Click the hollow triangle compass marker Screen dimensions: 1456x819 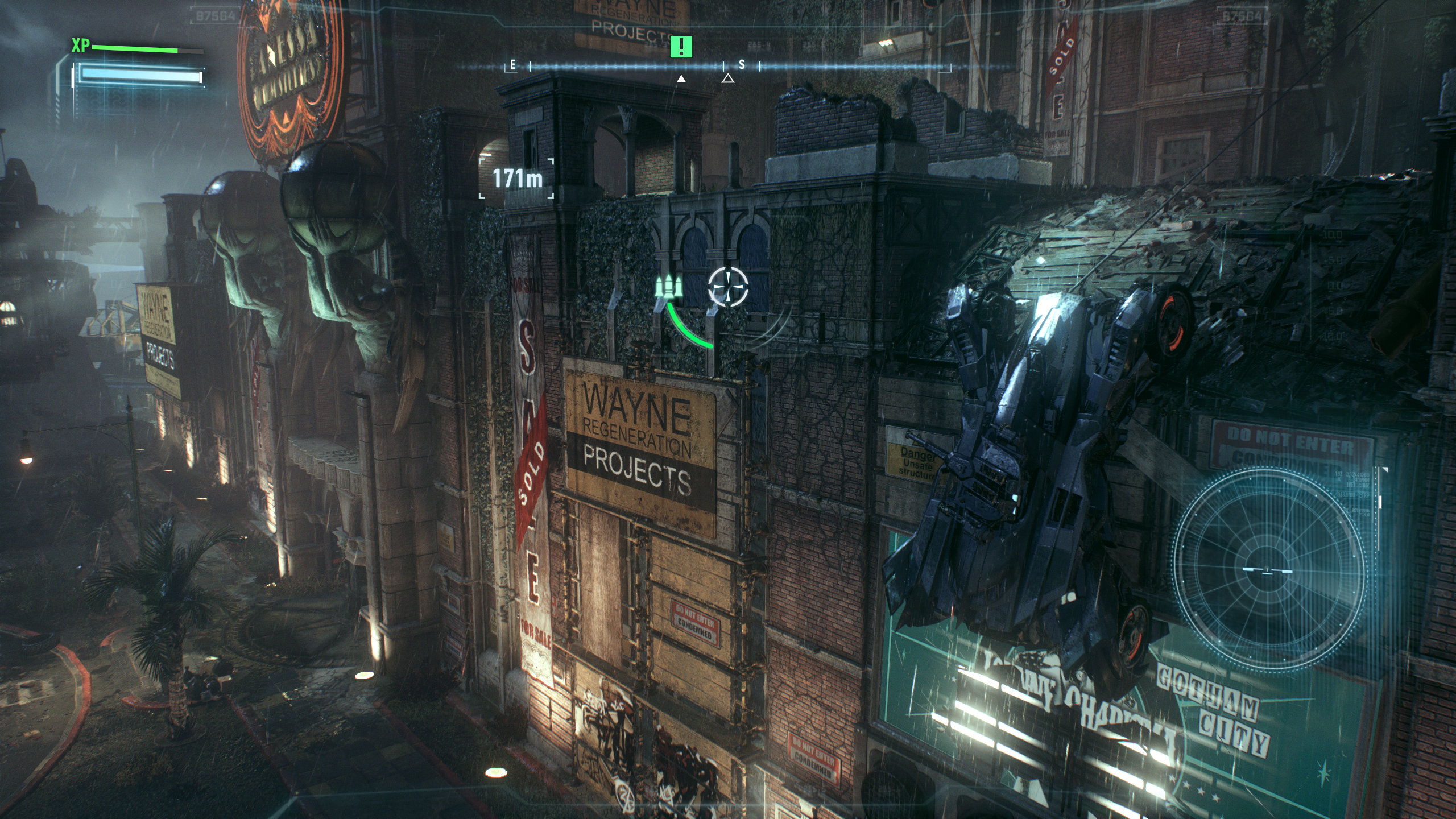click(x=727, y=78)
